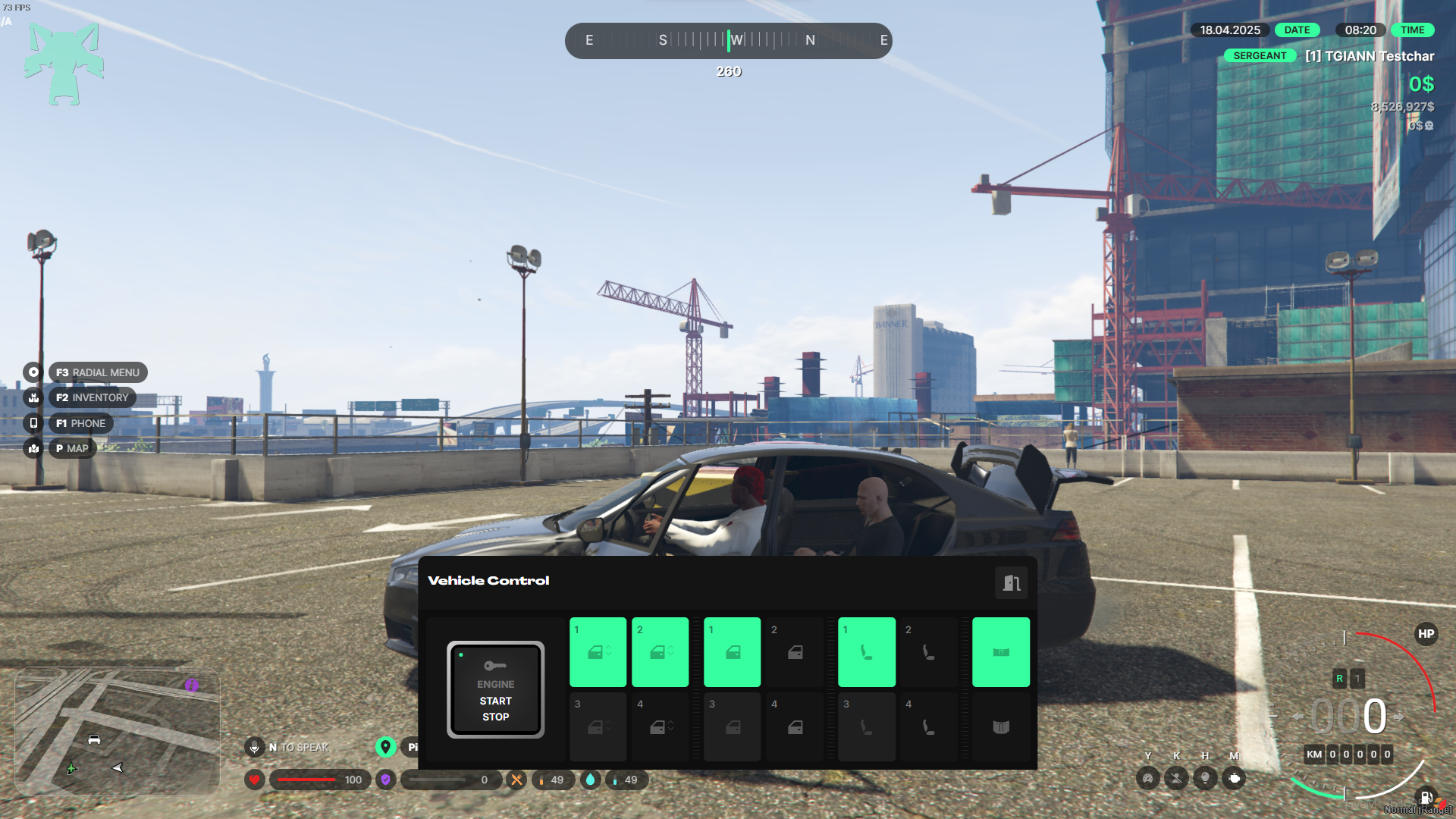Image resolution: width=1456 pixels, height=819 pixels.
Task: Toggle the unlit hood tile
Action: [1000, 726]
